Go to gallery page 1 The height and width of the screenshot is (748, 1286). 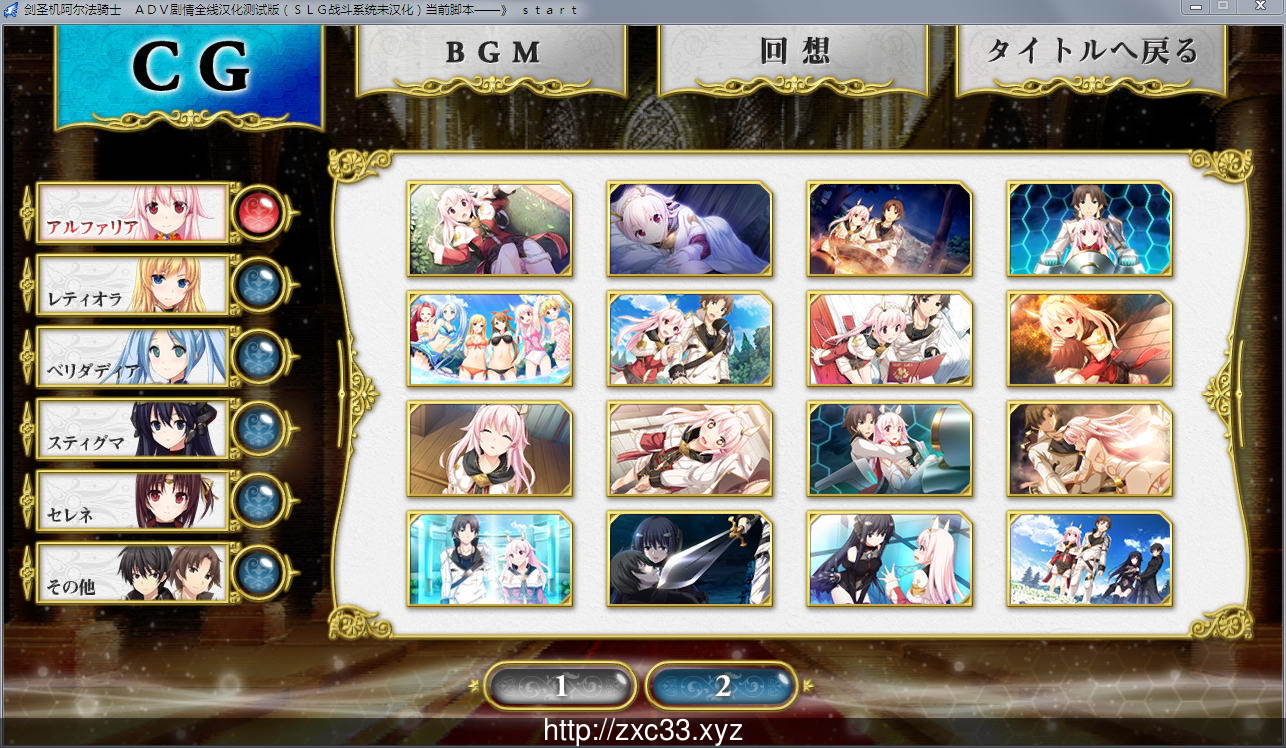click(560, 686)
